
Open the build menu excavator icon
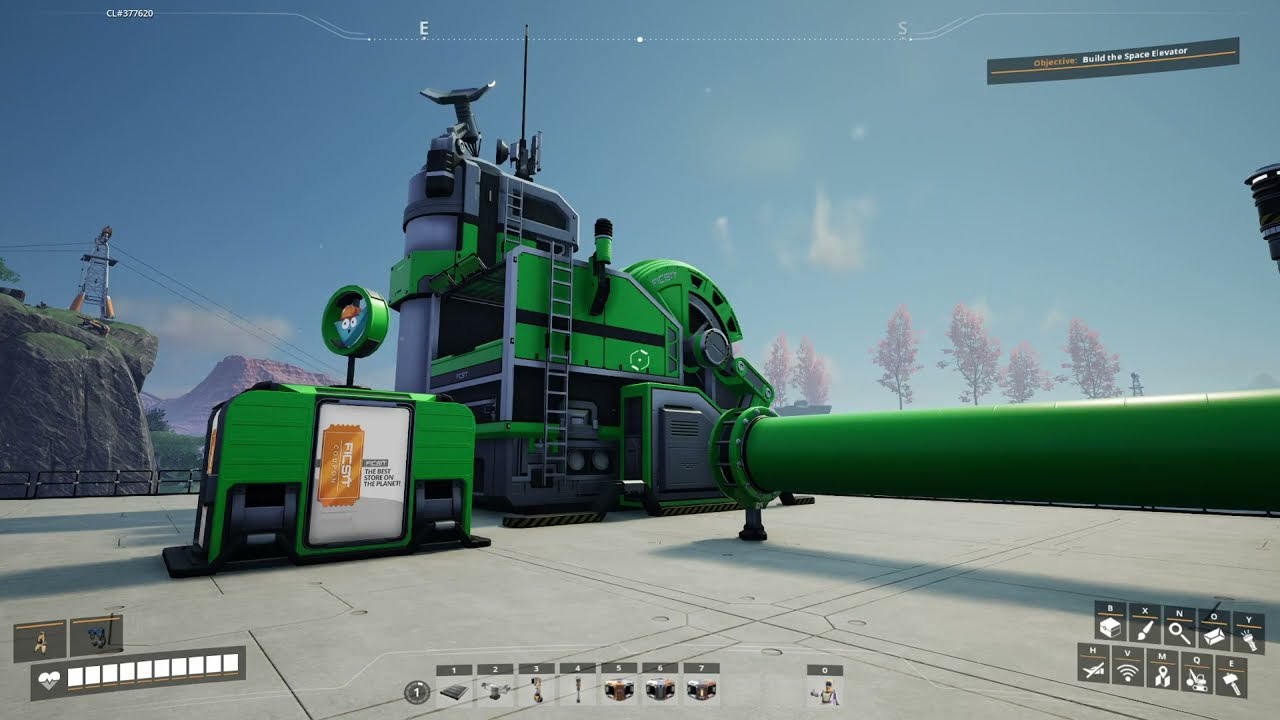point(1196,678)
